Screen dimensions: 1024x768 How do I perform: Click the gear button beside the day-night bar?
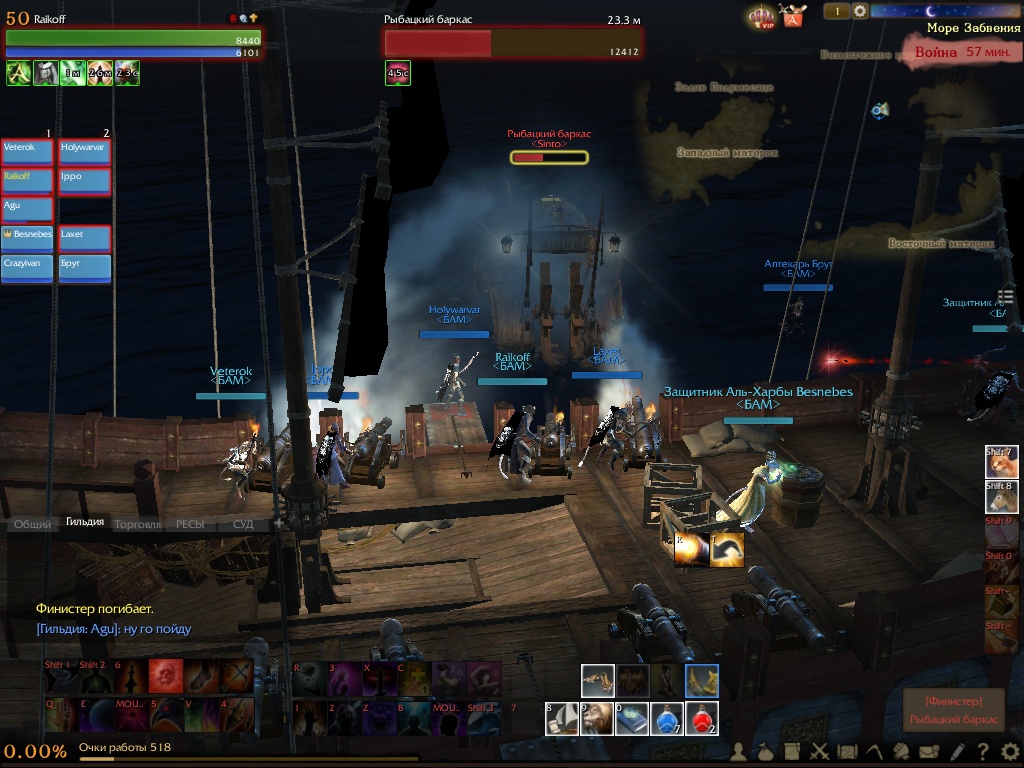point(860,11)
